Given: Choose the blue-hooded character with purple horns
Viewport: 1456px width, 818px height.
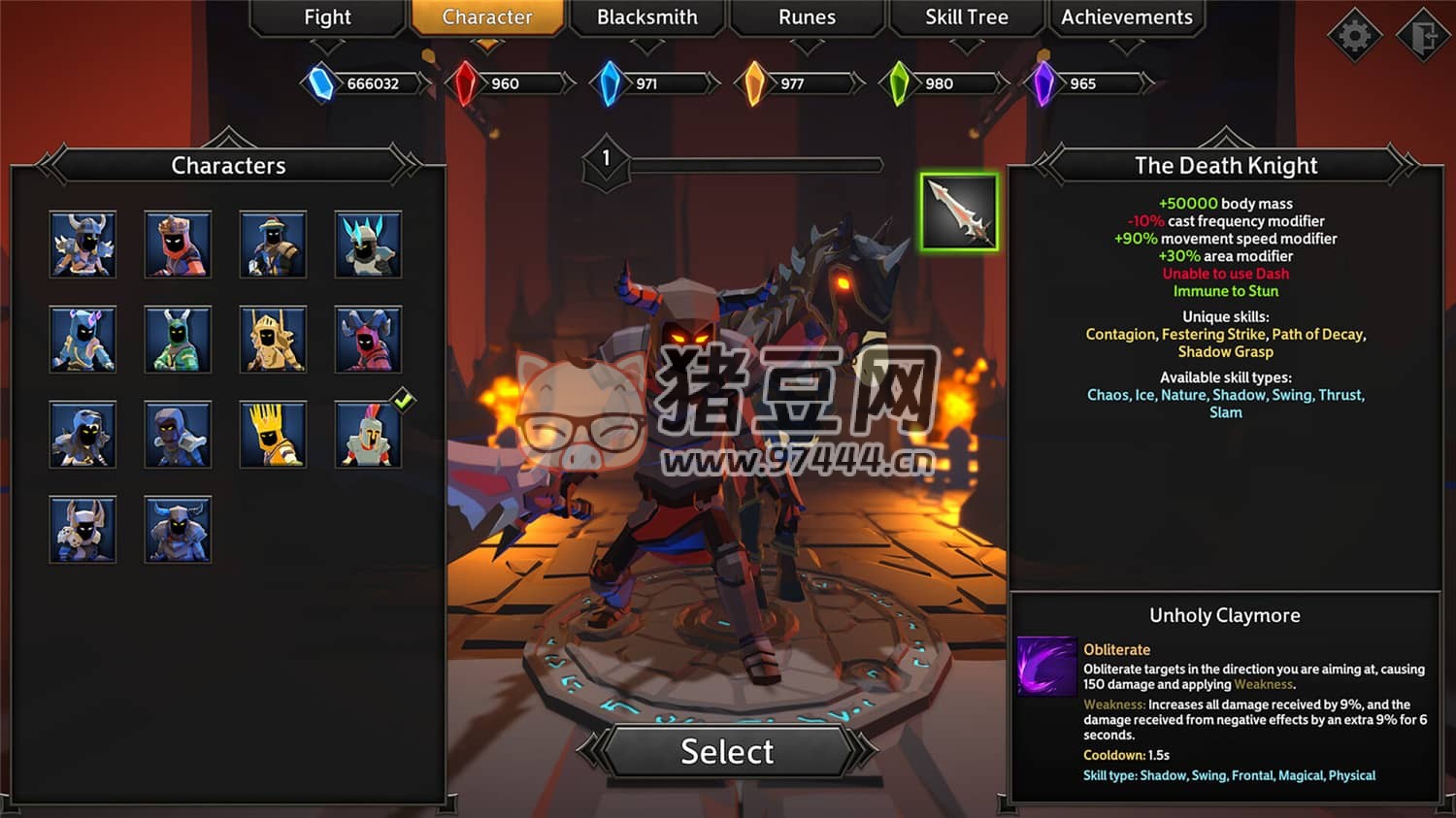Looking at the screenshot, I should pyautogui.click(x=83, y=340).
